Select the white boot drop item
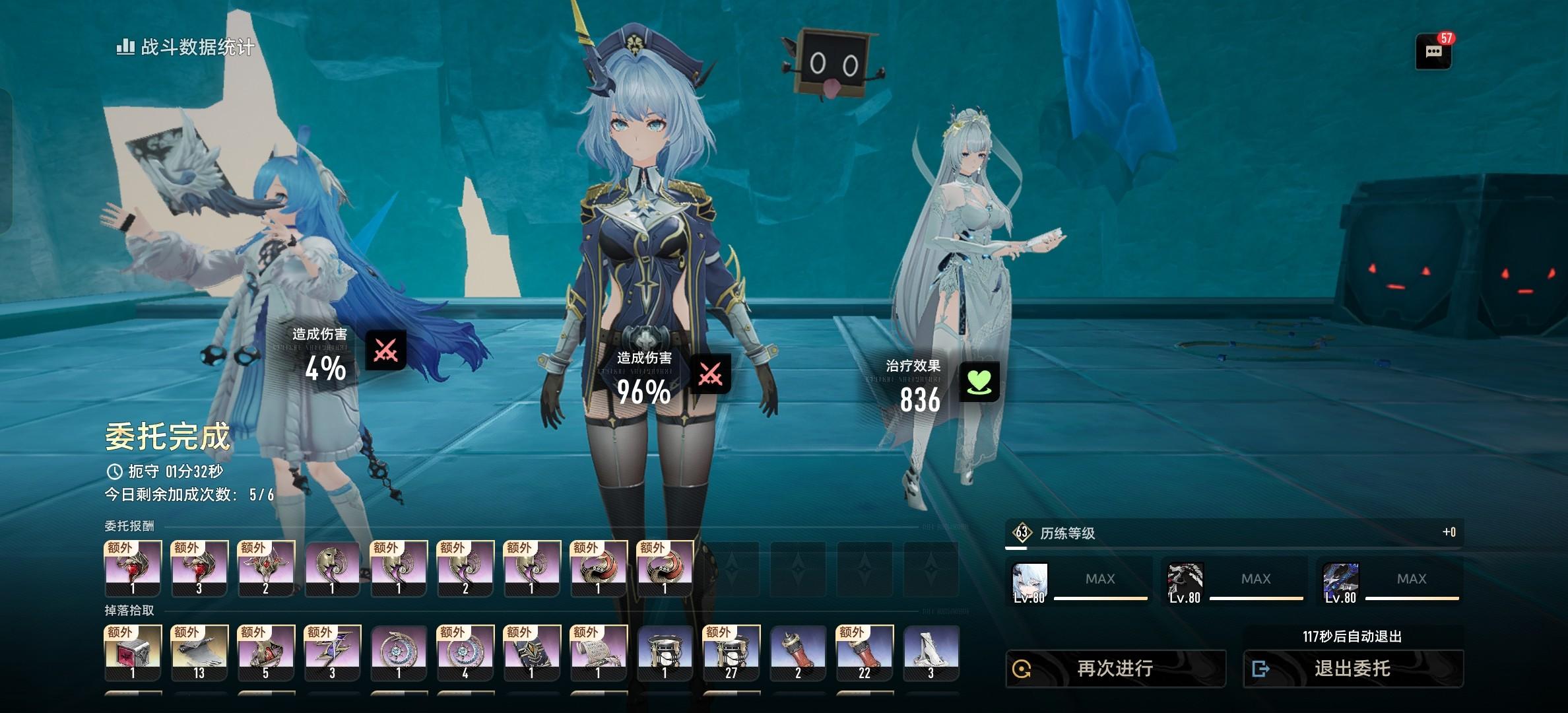The width and height of the screenshot is (1568, 713). [x=931, y=652]
